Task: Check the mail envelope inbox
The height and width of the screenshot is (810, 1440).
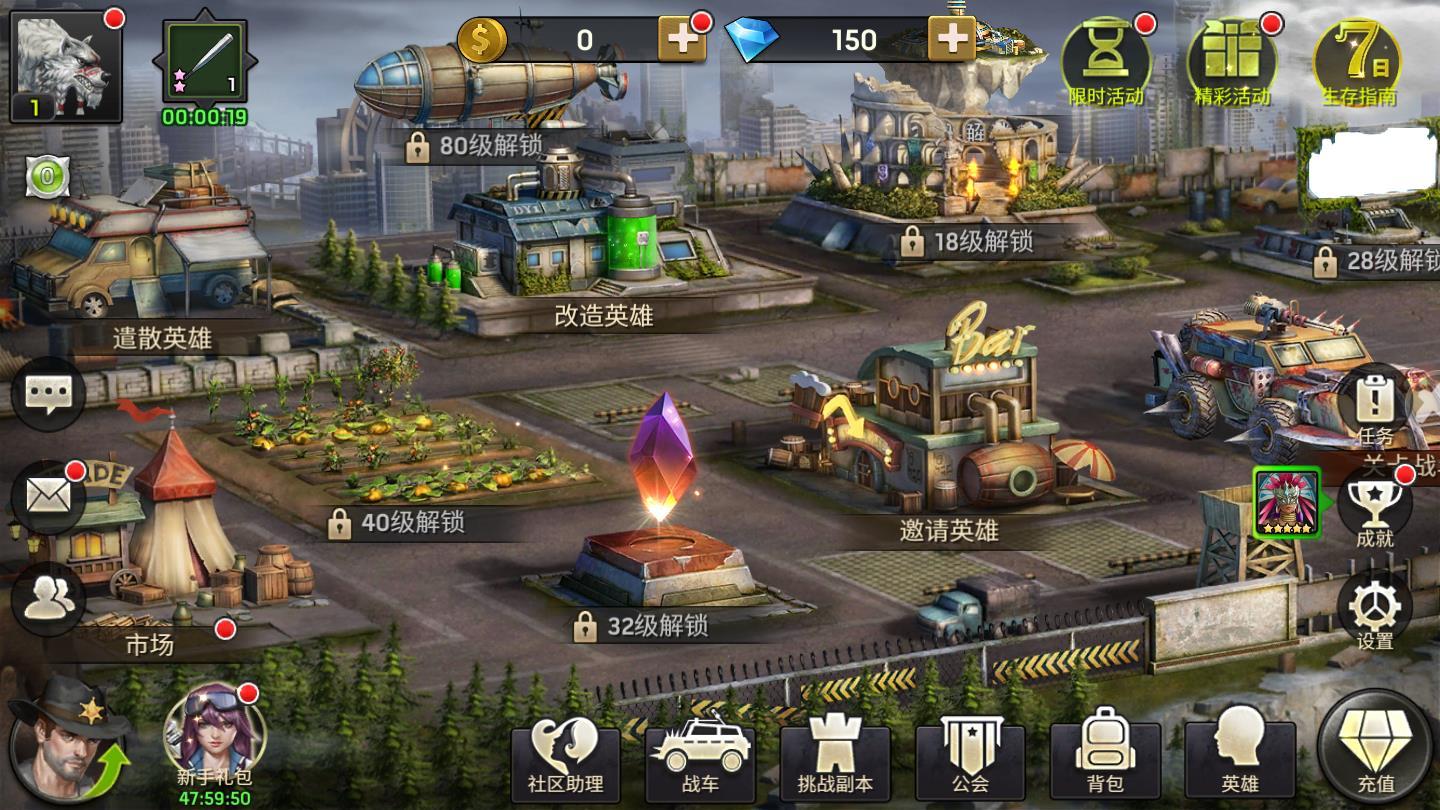Action: pos(47,496)
